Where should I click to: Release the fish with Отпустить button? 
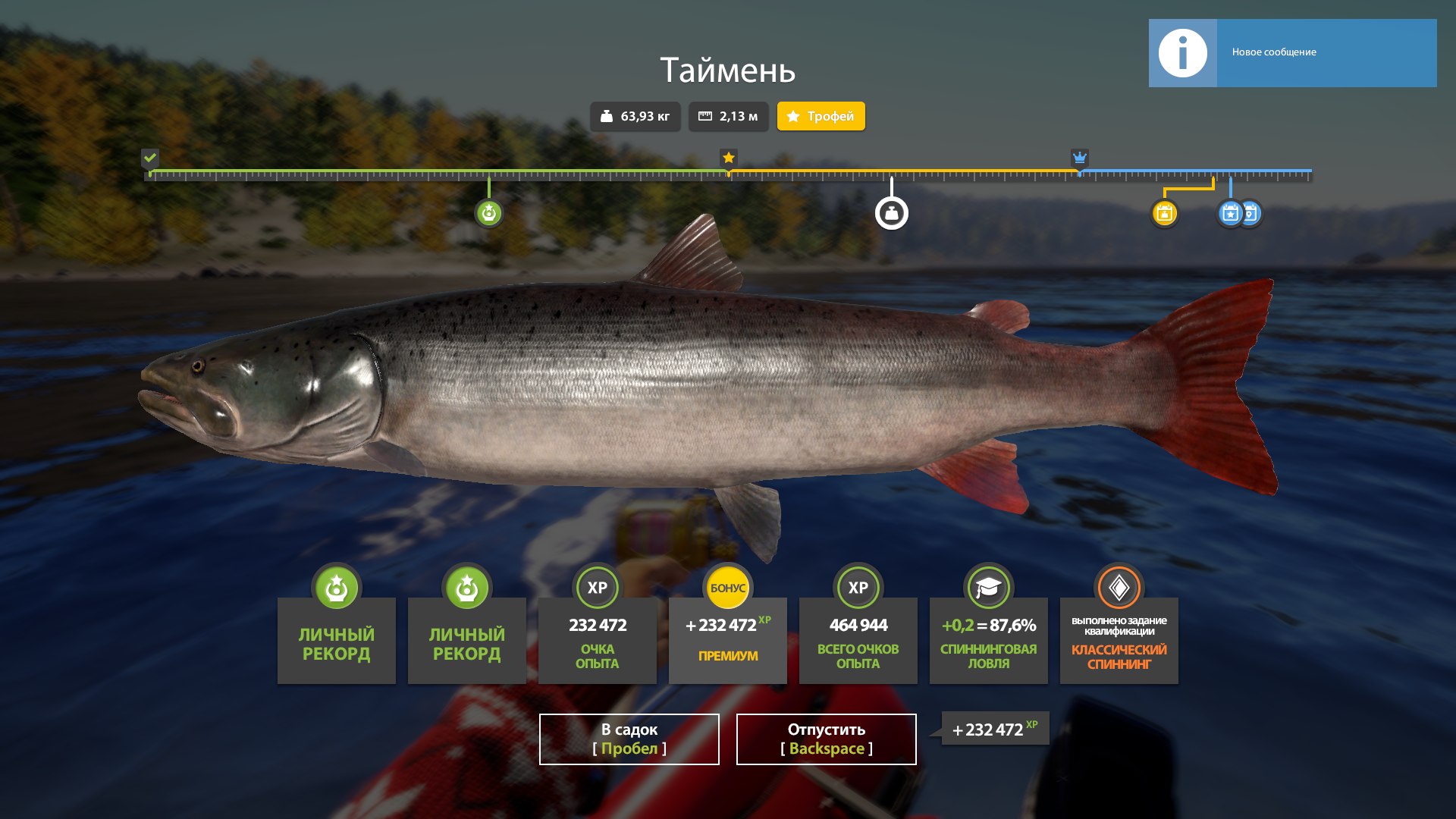[x=826, y=739]
